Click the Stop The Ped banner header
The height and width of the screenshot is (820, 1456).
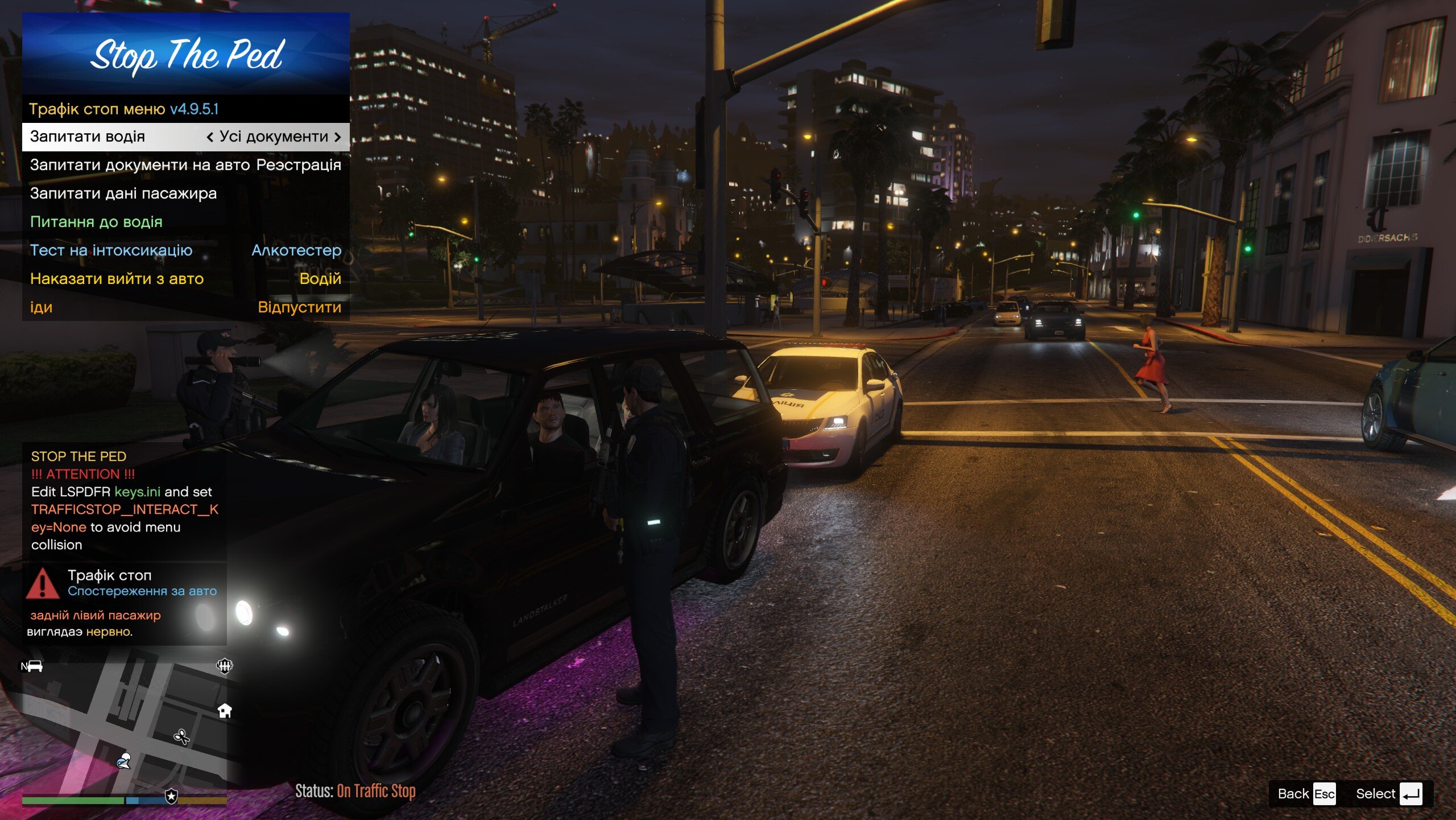coord(185,54)
